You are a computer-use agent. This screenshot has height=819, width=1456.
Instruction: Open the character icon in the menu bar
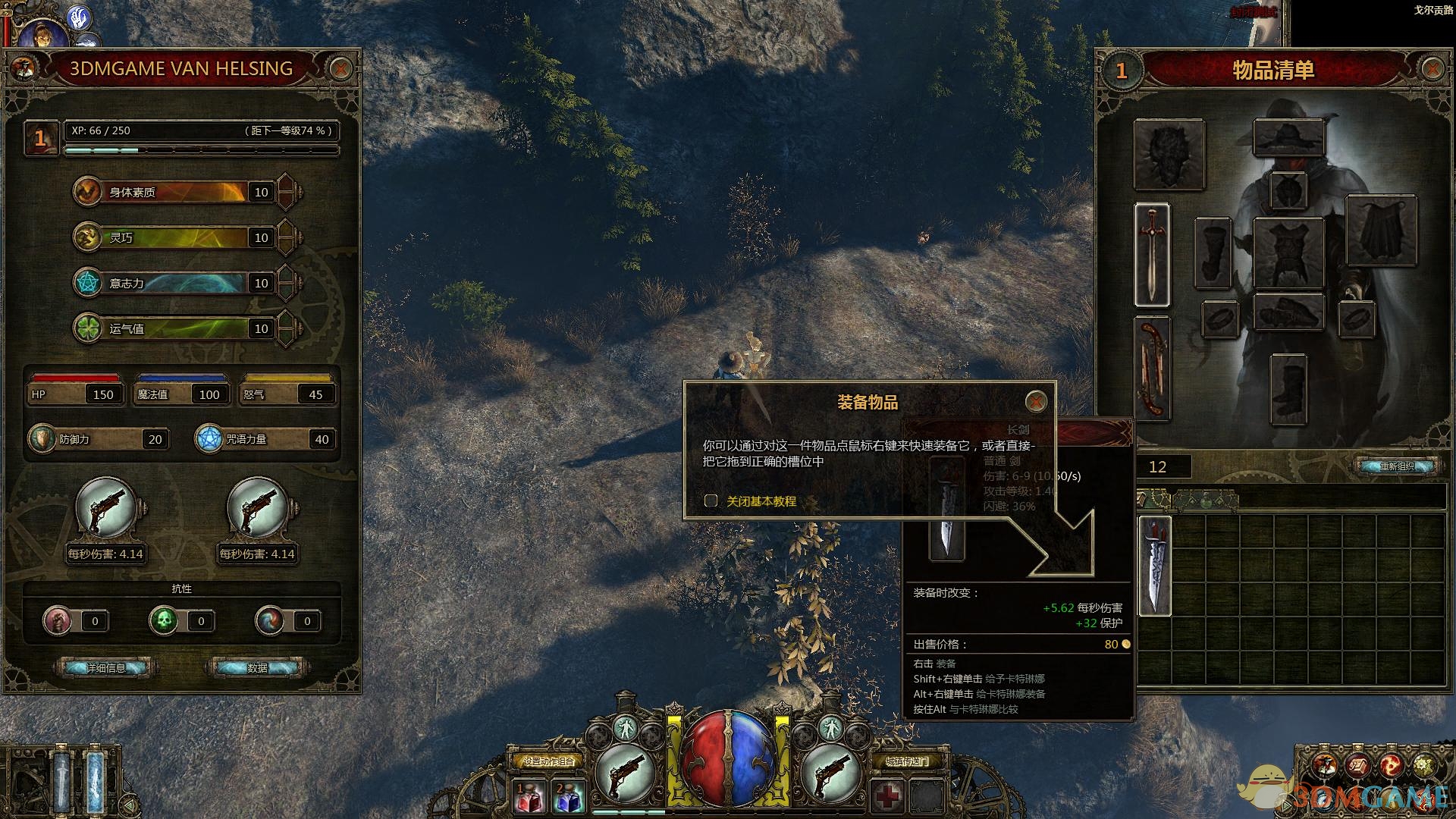coord(1325,766)
